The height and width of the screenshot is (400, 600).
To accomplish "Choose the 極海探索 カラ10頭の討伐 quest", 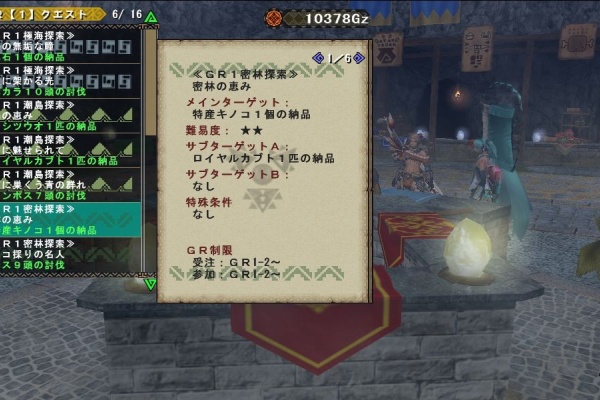I will (70, 80).
